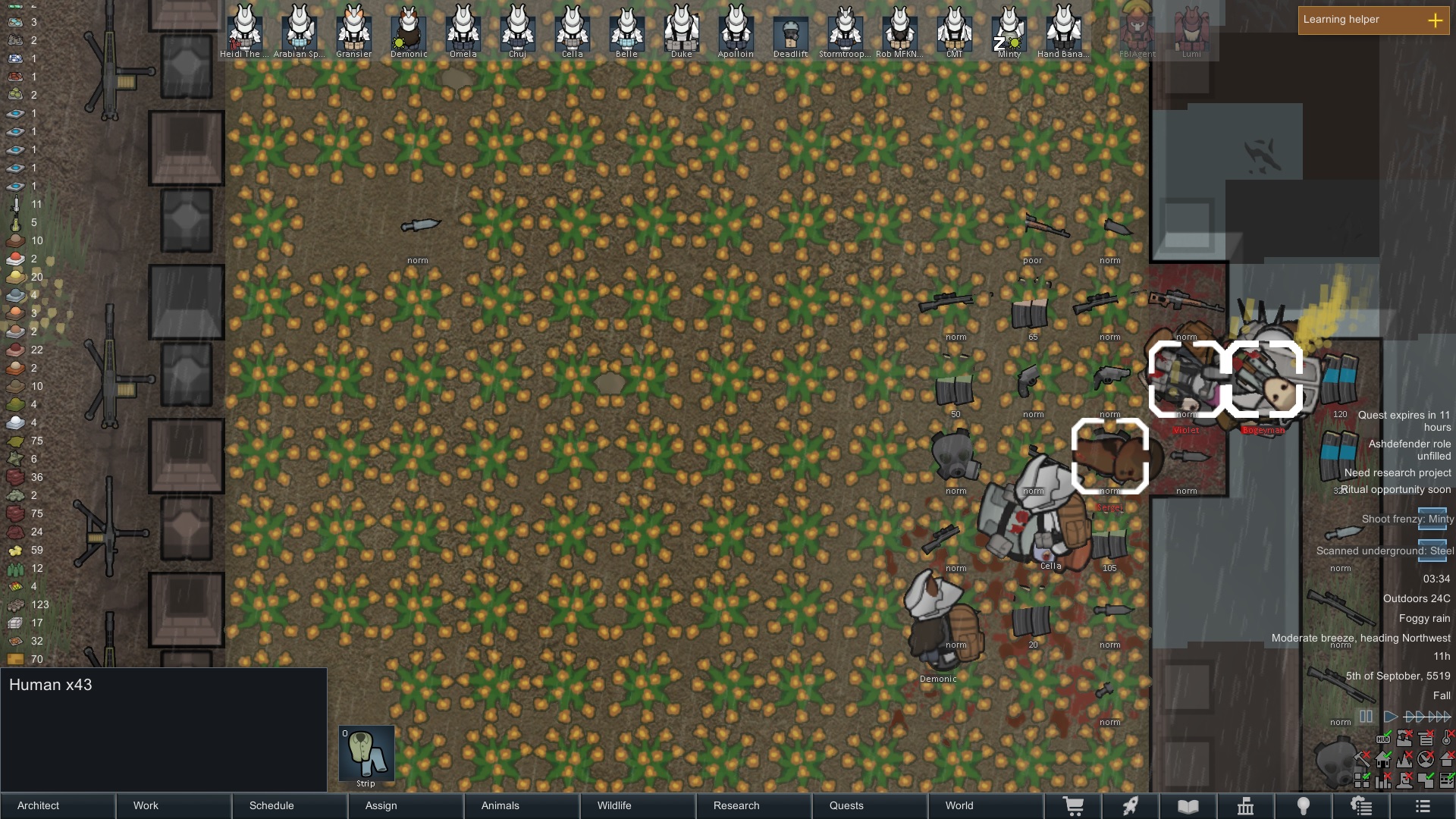The image size is (1456, 819).
Task: Open the lightbulb ideas menu button
Action: [1303, 806]
